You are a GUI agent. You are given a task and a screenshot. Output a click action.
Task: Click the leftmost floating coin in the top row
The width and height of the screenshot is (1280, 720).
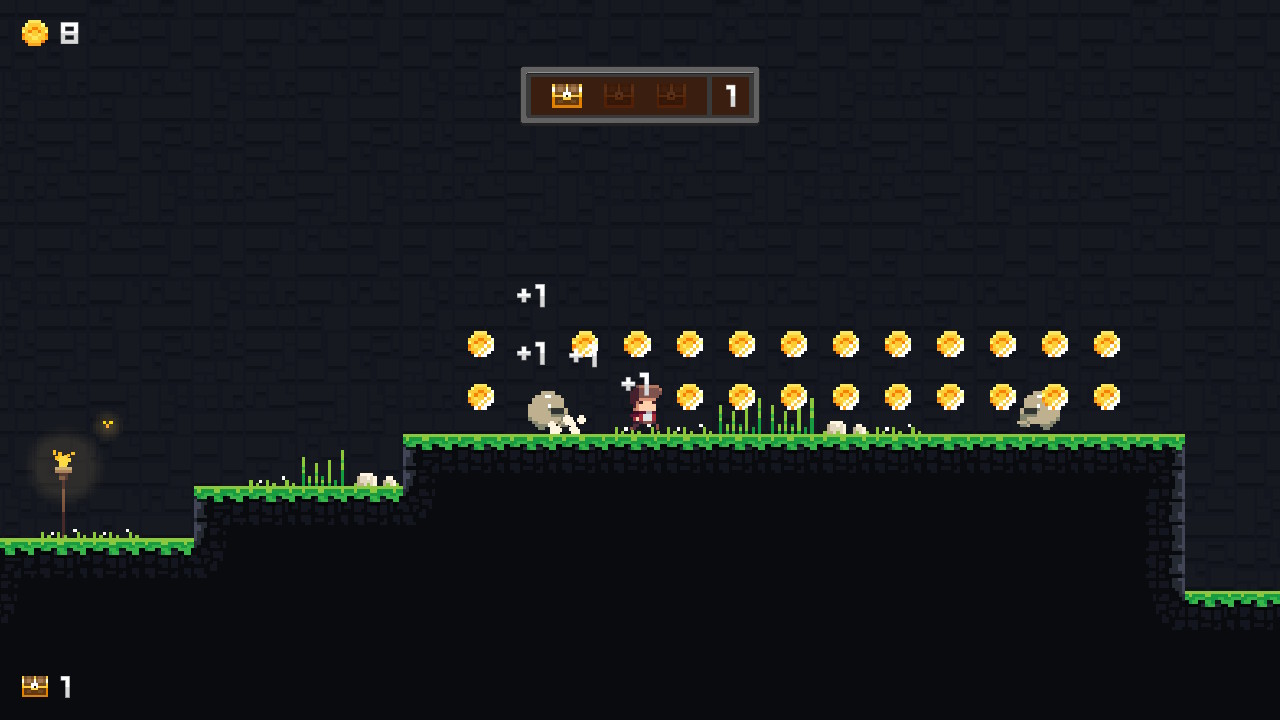(x=481, y=344)
